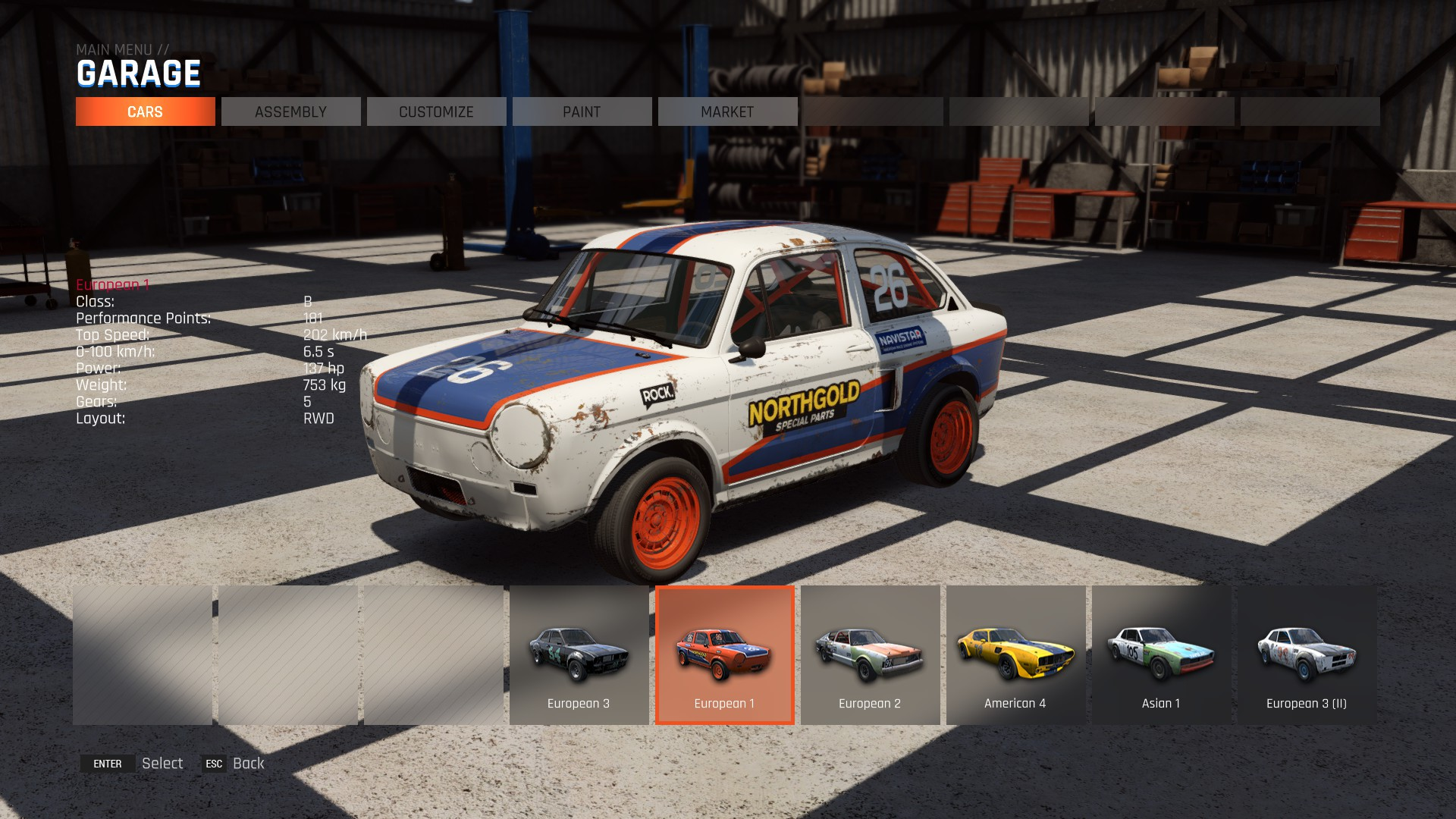Pick the European 2 car
Viewport: 1456px width, 819px height.
[870, 655]
